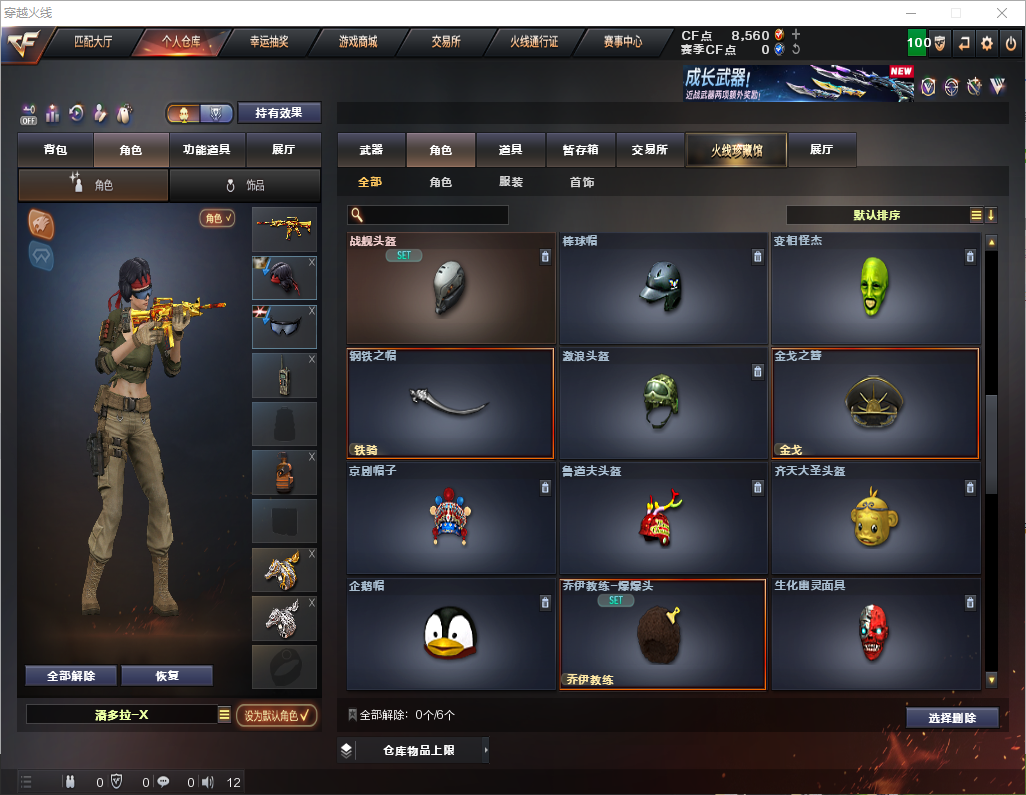1026x795 pixels.
Task: Open the 交易所 exchange menu
Action: [x=446, y=42]
